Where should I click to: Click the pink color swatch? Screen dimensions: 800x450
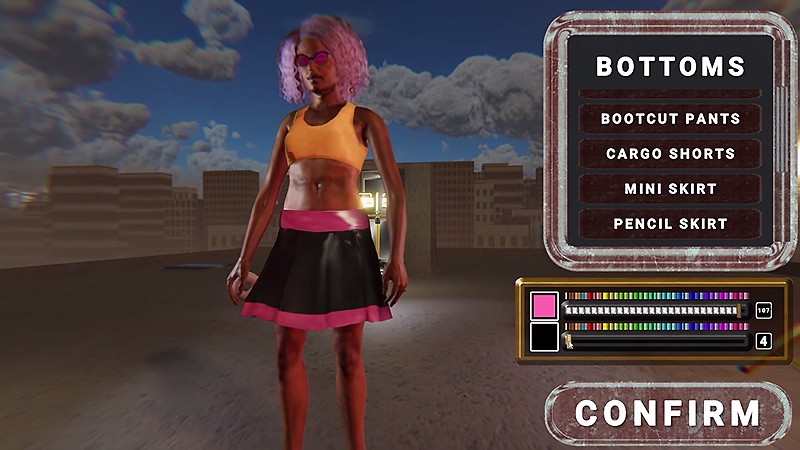point(545,306)
